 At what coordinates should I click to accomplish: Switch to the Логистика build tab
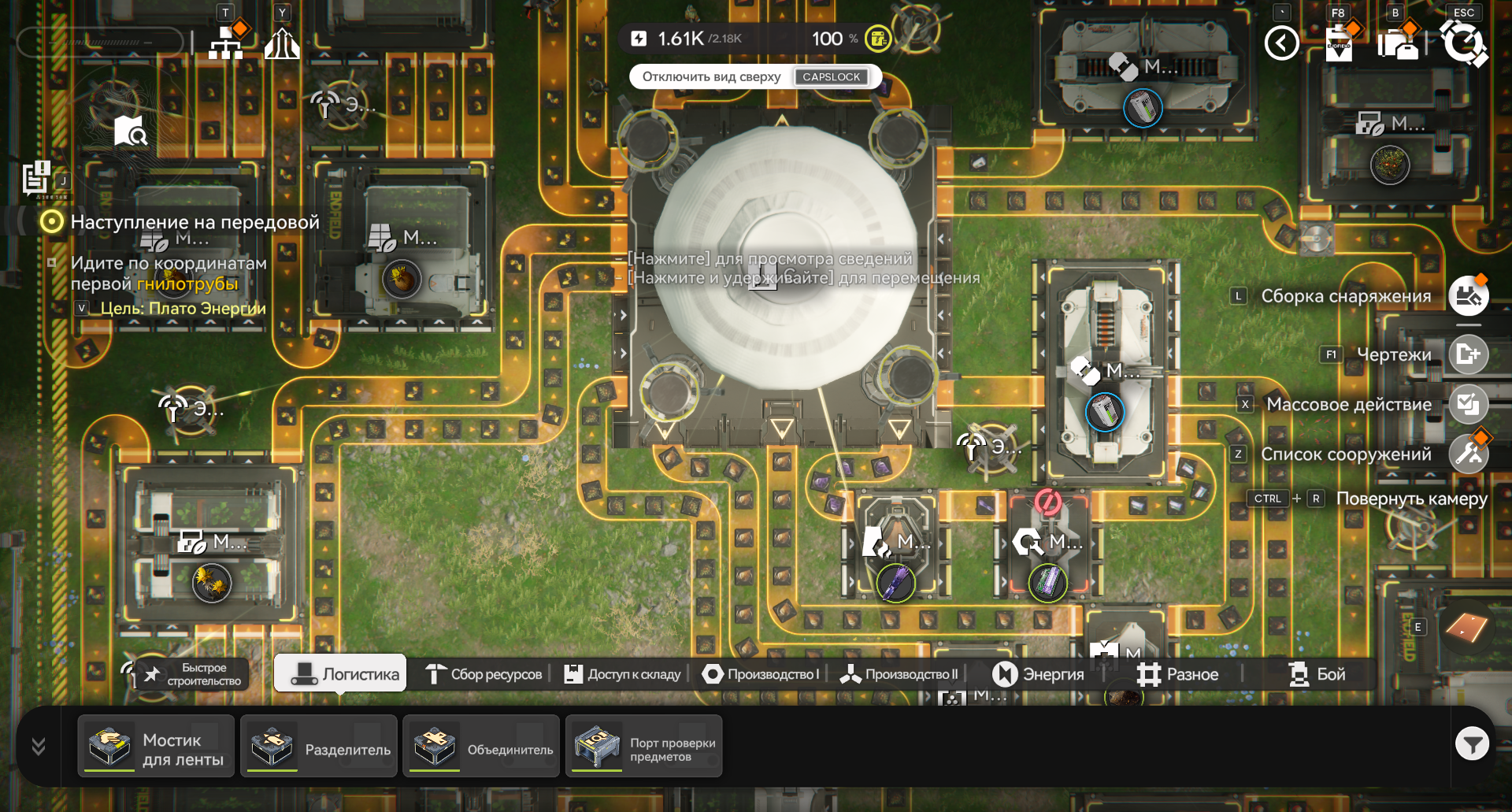340,674
